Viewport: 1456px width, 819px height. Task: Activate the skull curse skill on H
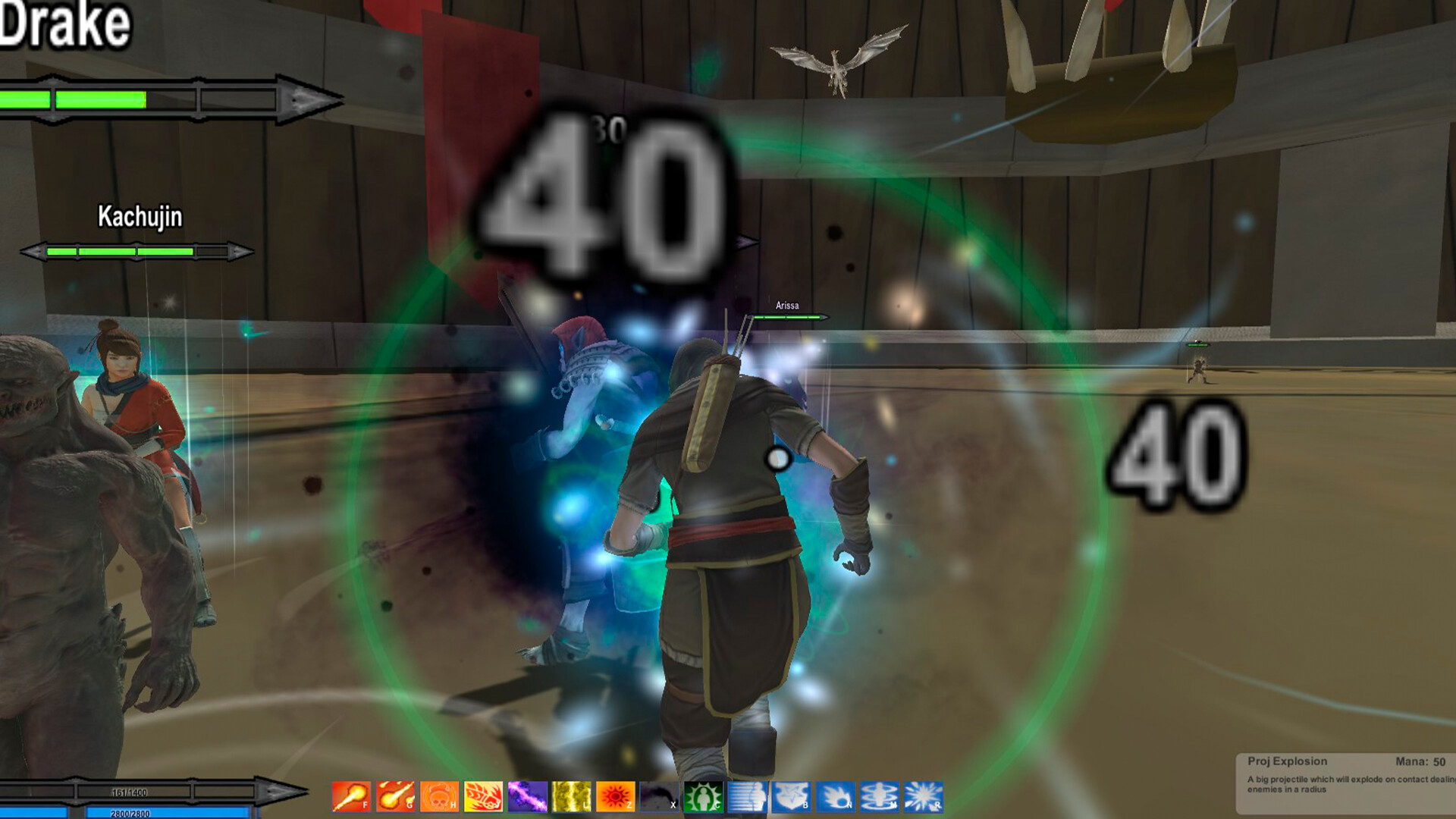tap(438, 798)
